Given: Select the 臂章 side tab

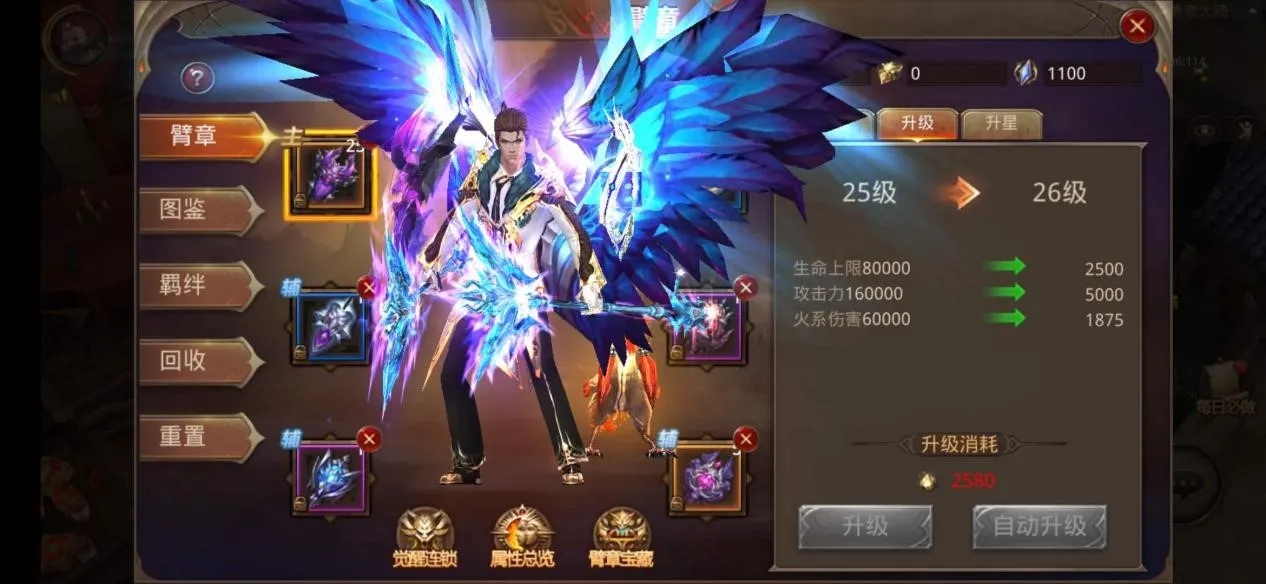Looking at the screenshot, I should point(198,136).
